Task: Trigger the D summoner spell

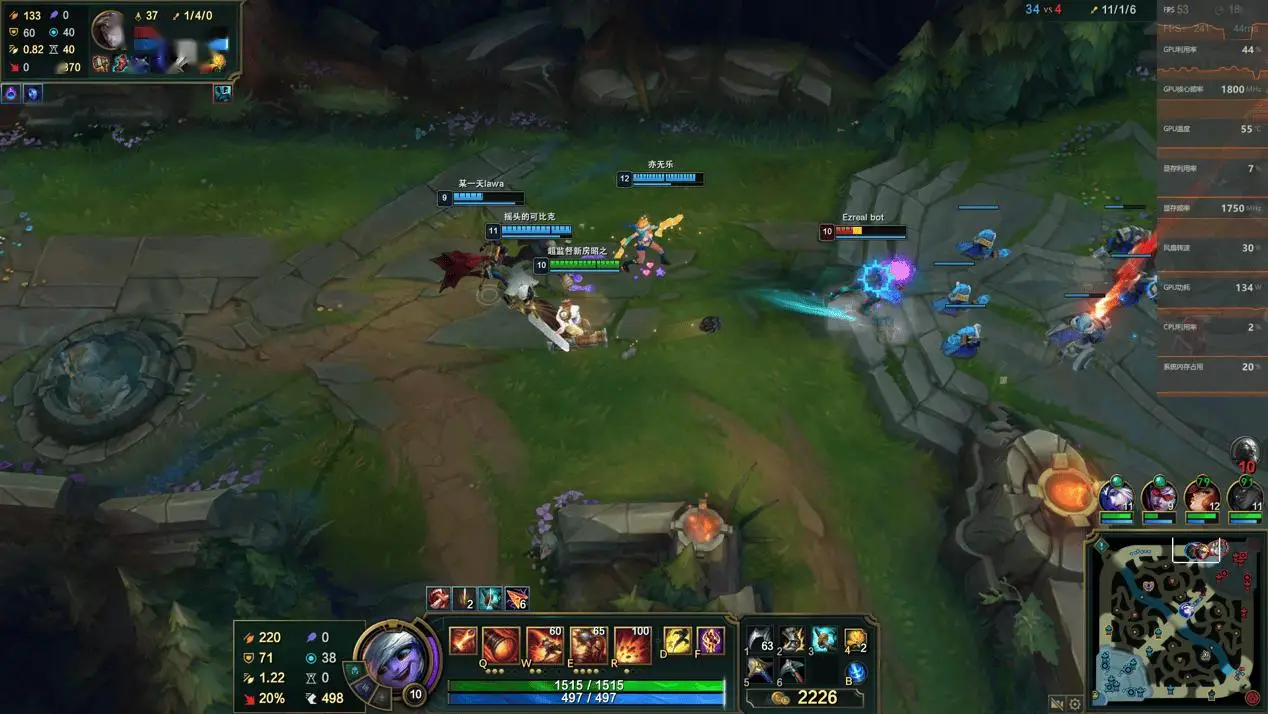Action: coord(678,641)
